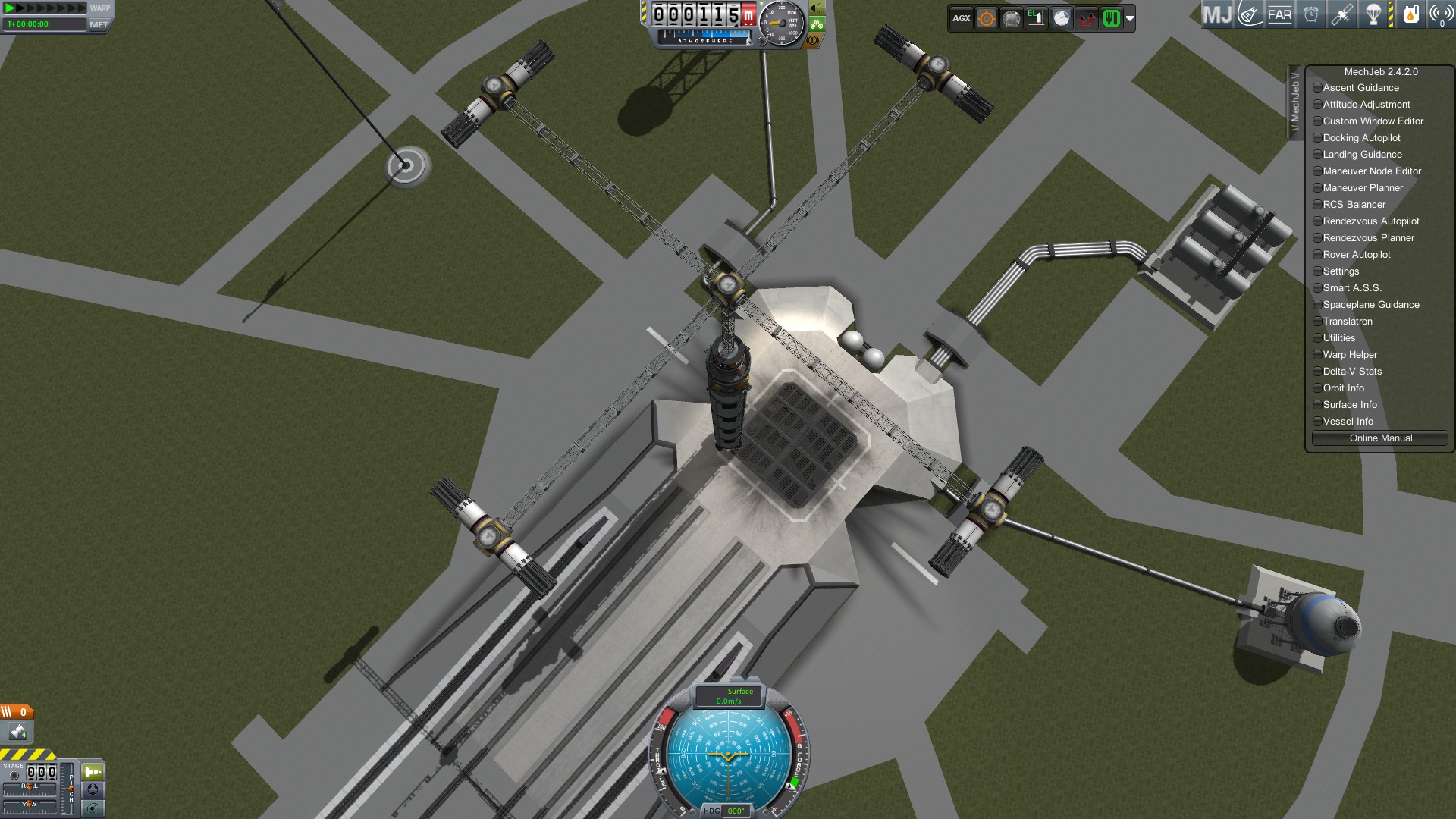Click the navball speed mode display
This screenshot has width=1456, height=819.
[x=729, y=696]
